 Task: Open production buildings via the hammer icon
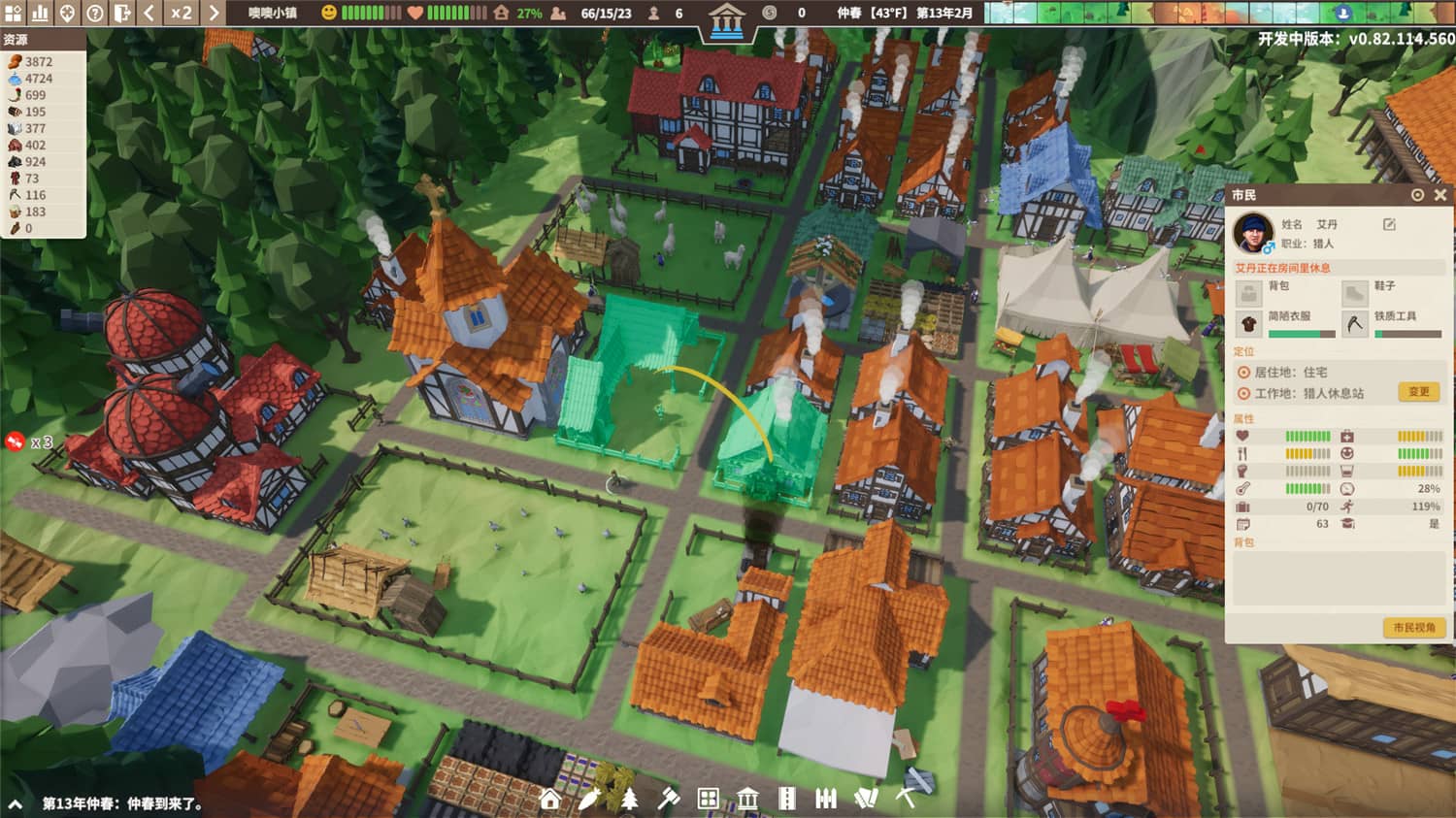pyautogui.click(x=668, y=800)
